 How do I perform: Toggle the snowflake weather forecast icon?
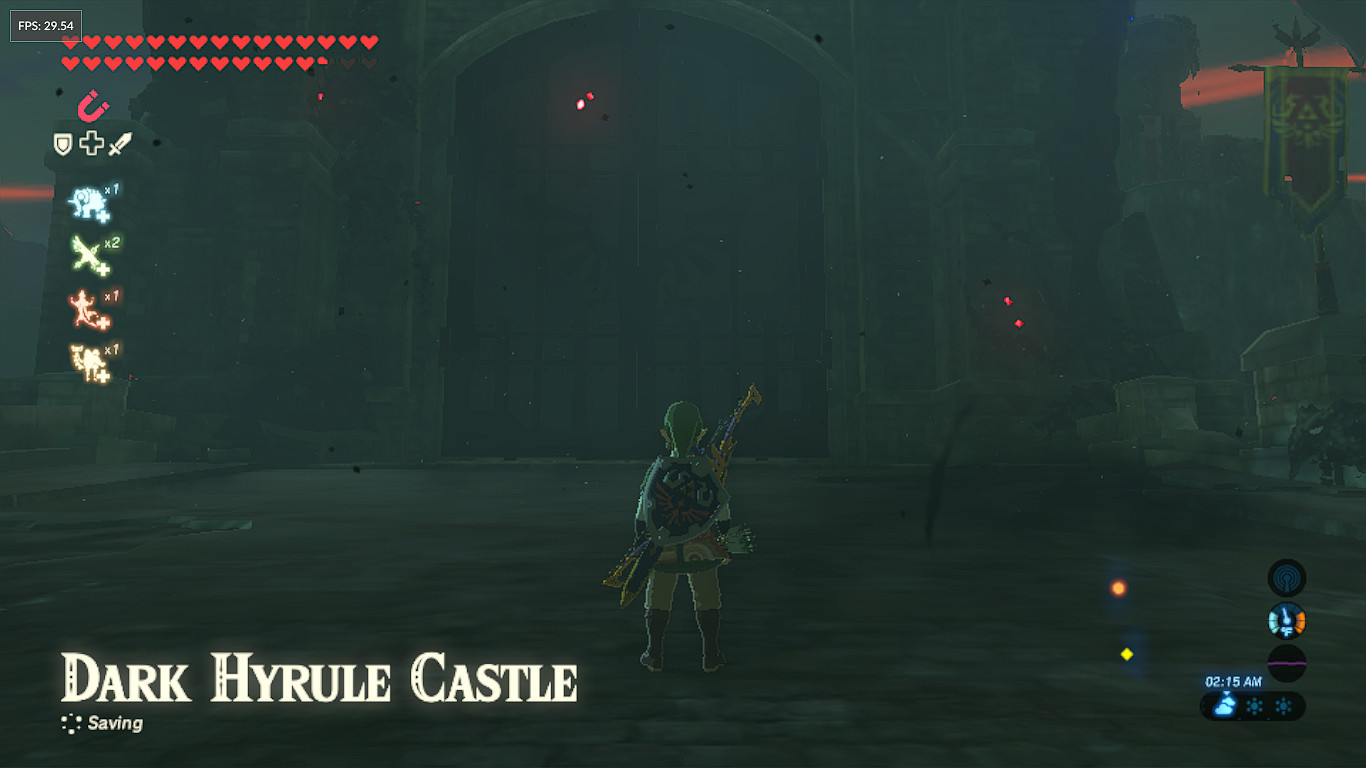point(1255,704)
